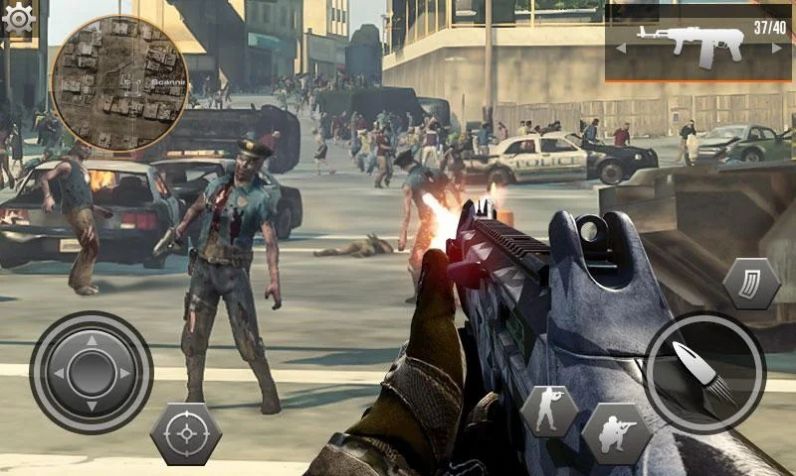The width and height of the screenshot is (796, 476).
Task: Open the gear settings menu
Action: click(18, 17)
